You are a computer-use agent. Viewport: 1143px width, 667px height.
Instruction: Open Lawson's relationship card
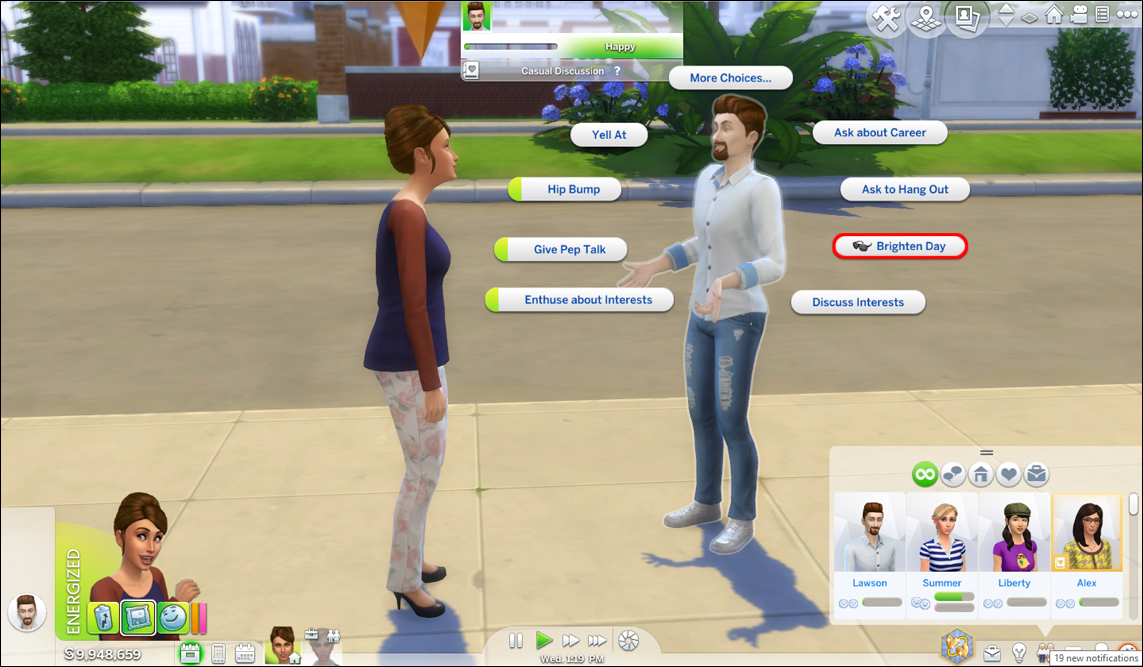click(869, 547)
